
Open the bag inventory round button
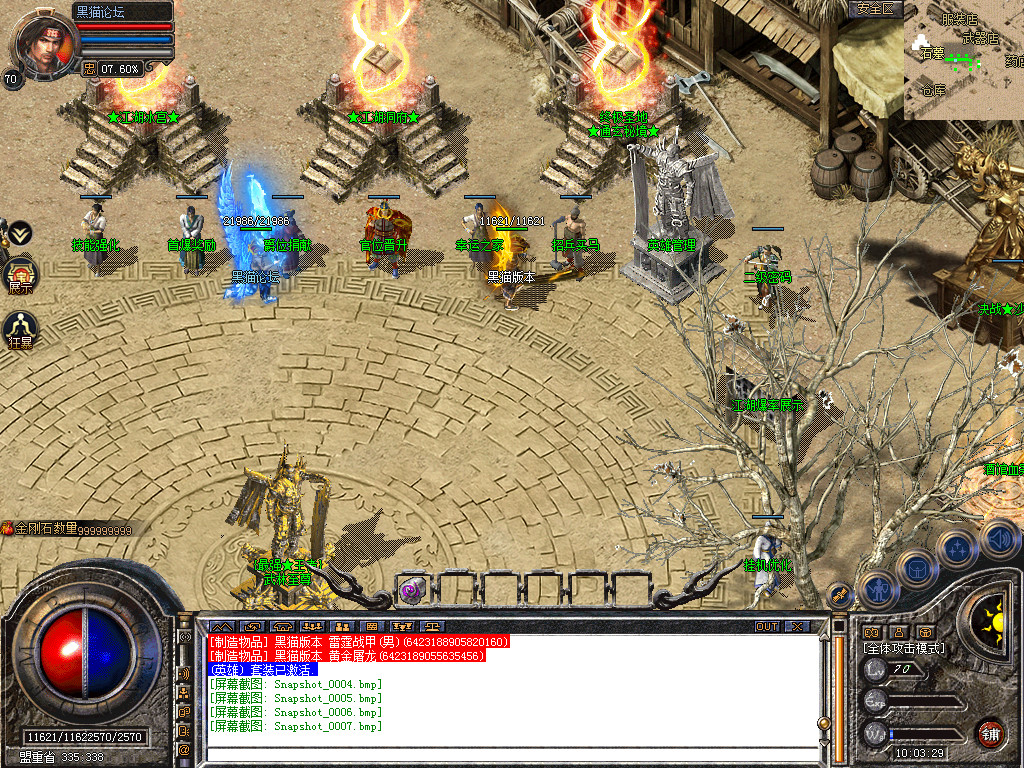[917, 569]
